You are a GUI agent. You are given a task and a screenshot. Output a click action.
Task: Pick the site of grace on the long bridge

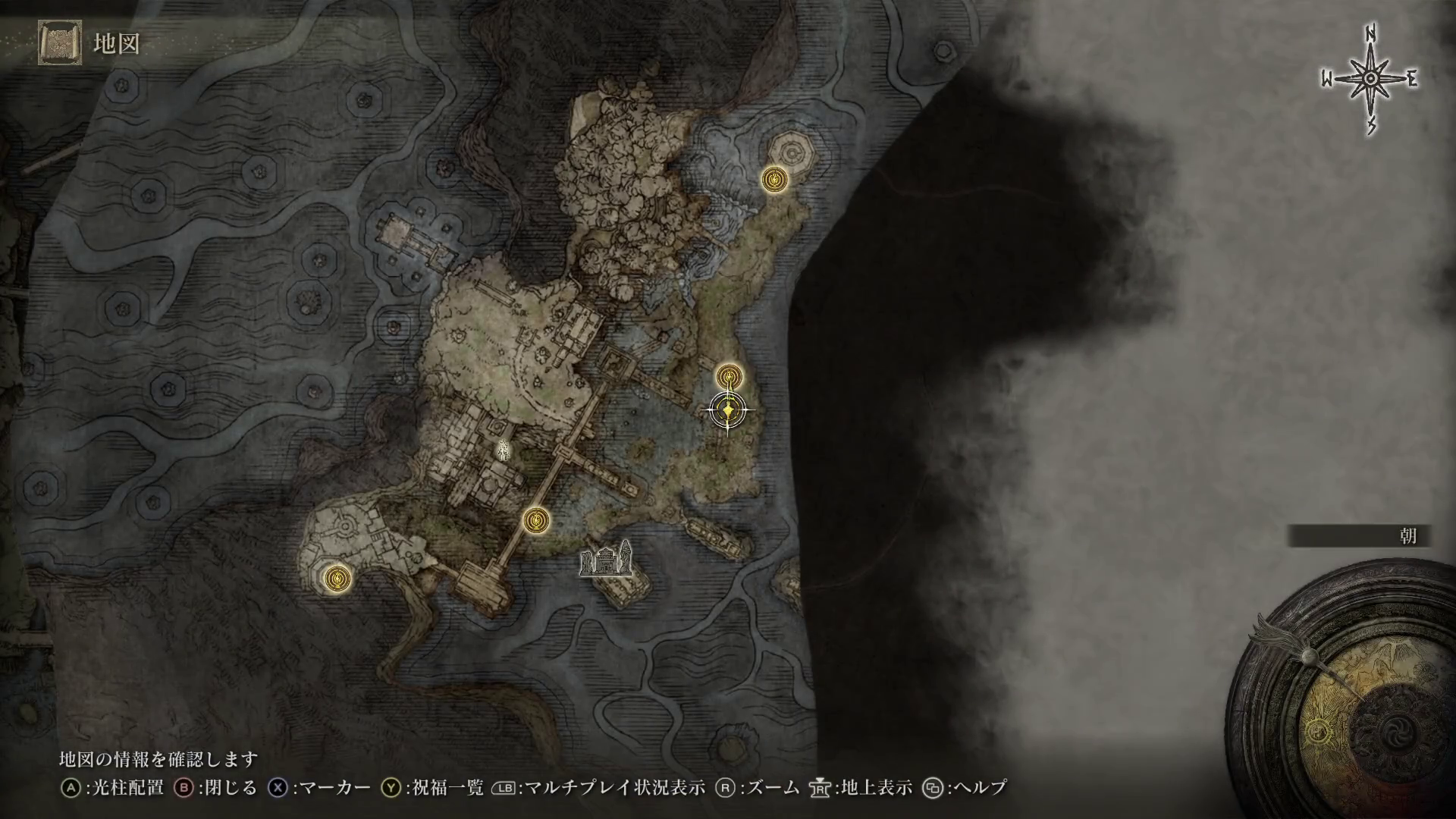click(x=537, y=519)
